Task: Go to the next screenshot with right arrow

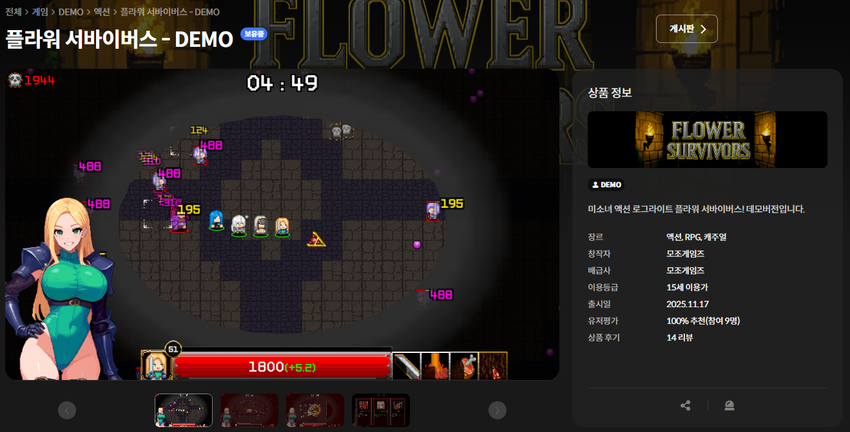Action: click(x=497, y=410)
